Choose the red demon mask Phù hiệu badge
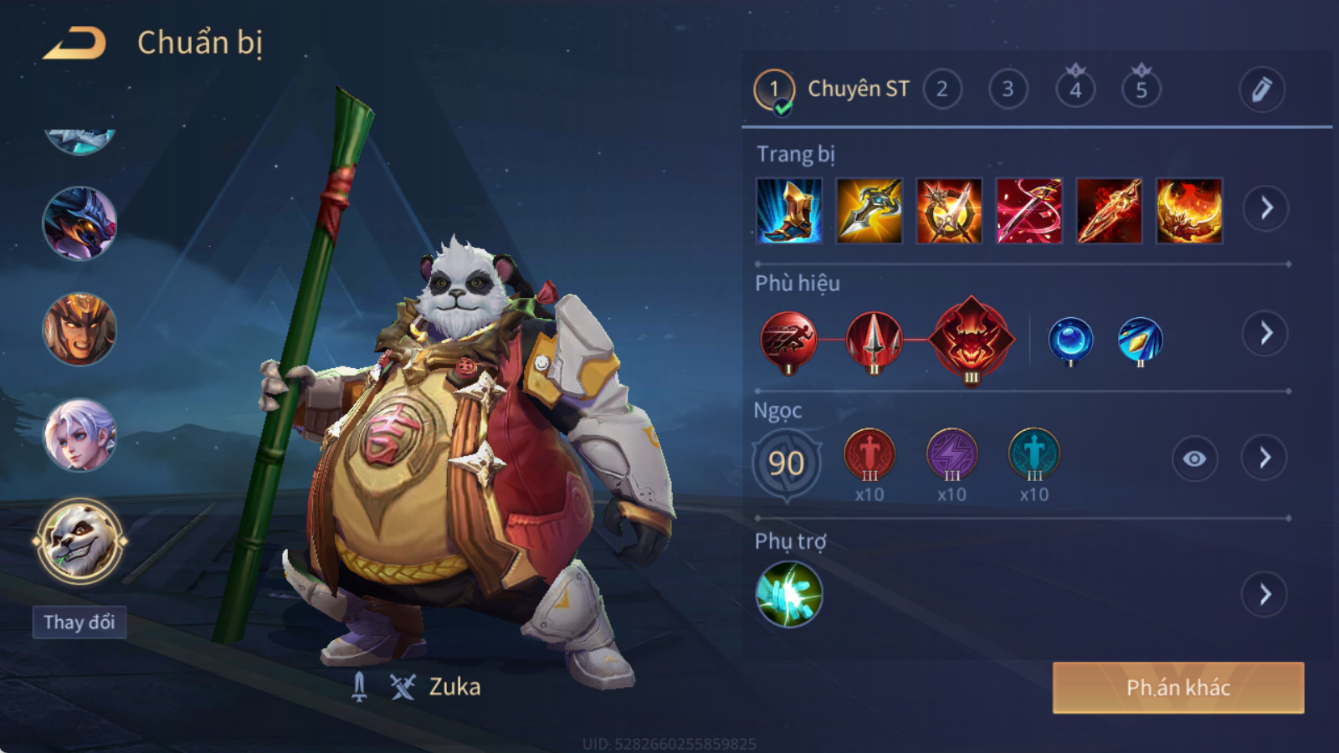 971,340
